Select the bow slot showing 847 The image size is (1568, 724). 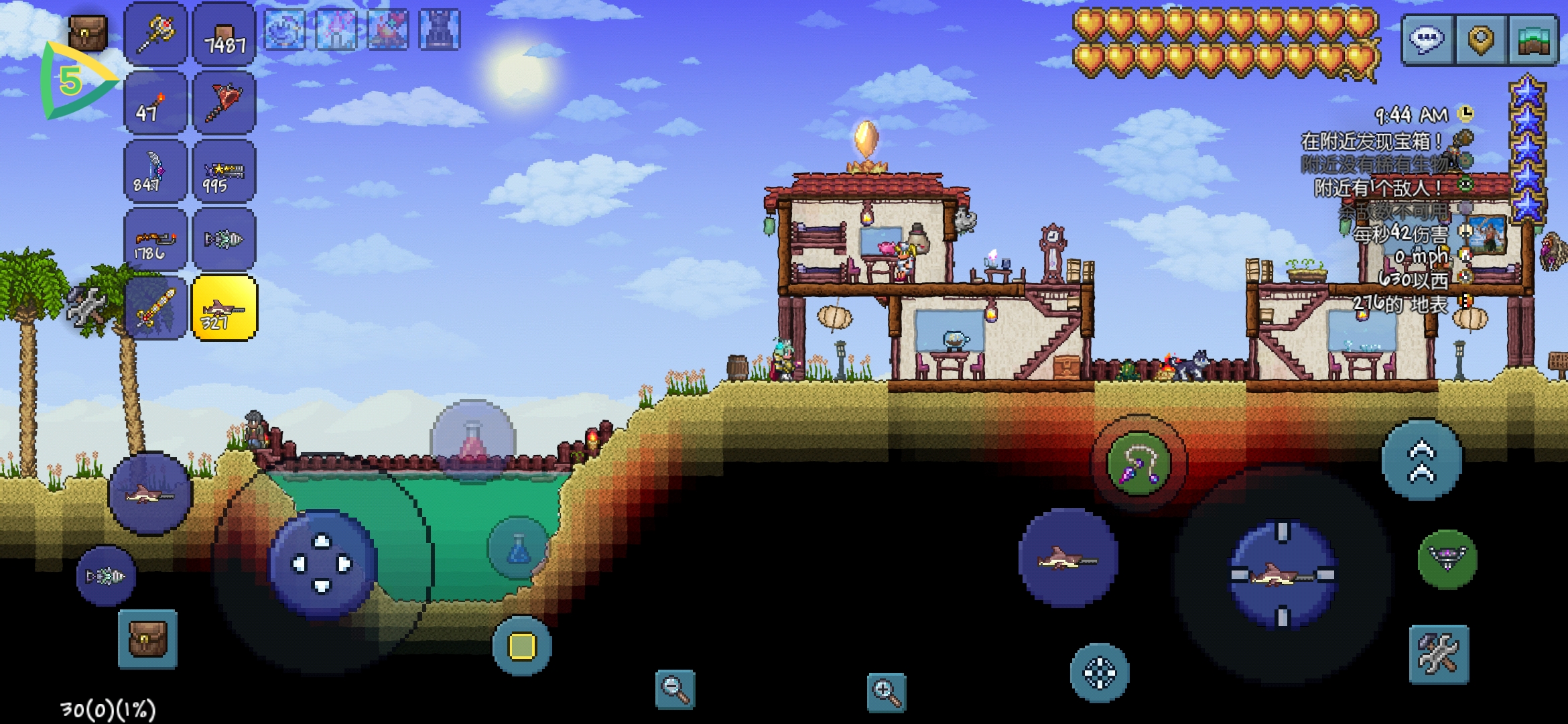click(155, 172)
